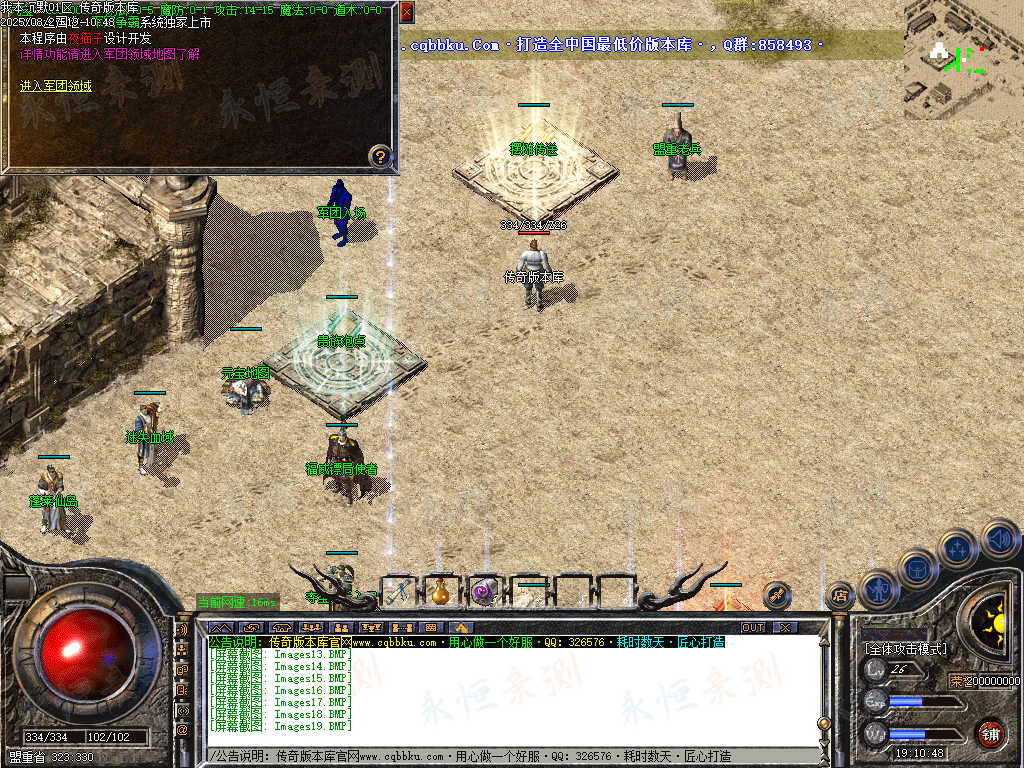Viewport: 1024px width, 768px height.
Task: Click the OUT button above chat
Action: (752, 627)
